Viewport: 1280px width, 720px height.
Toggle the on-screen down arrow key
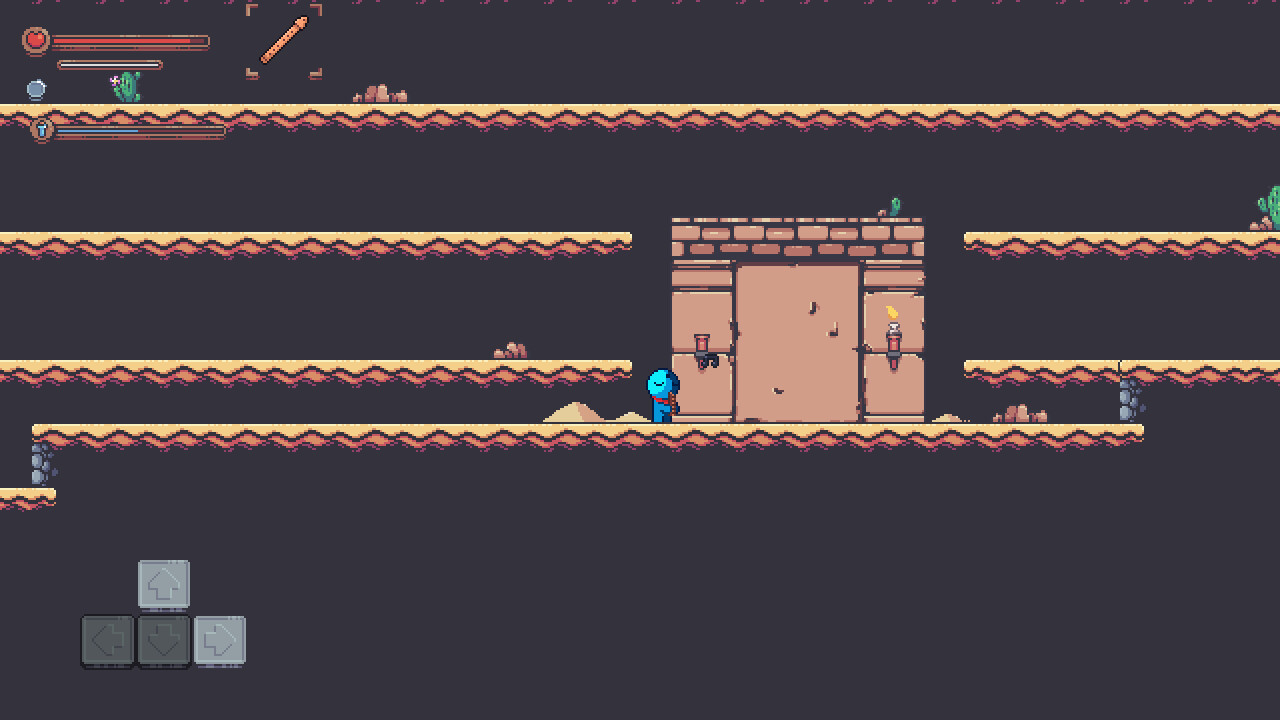pyautogui.click(x=163, y=641)
